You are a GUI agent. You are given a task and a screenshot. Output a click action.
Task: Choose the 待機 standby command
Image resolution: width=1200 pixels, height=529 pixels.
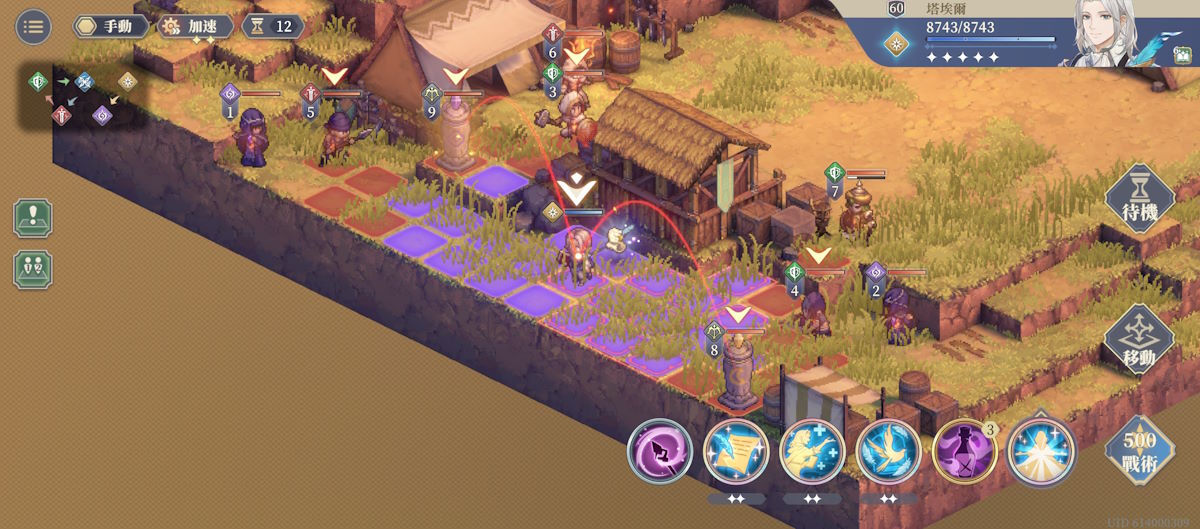pos(1139,199)
